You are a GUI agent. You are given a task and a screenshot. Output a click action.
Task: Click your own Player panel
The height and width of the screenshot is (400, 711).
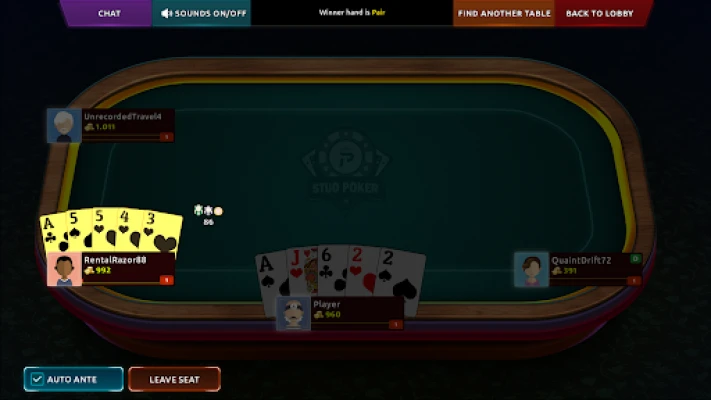pyautogui.click(x=340, y=311)
